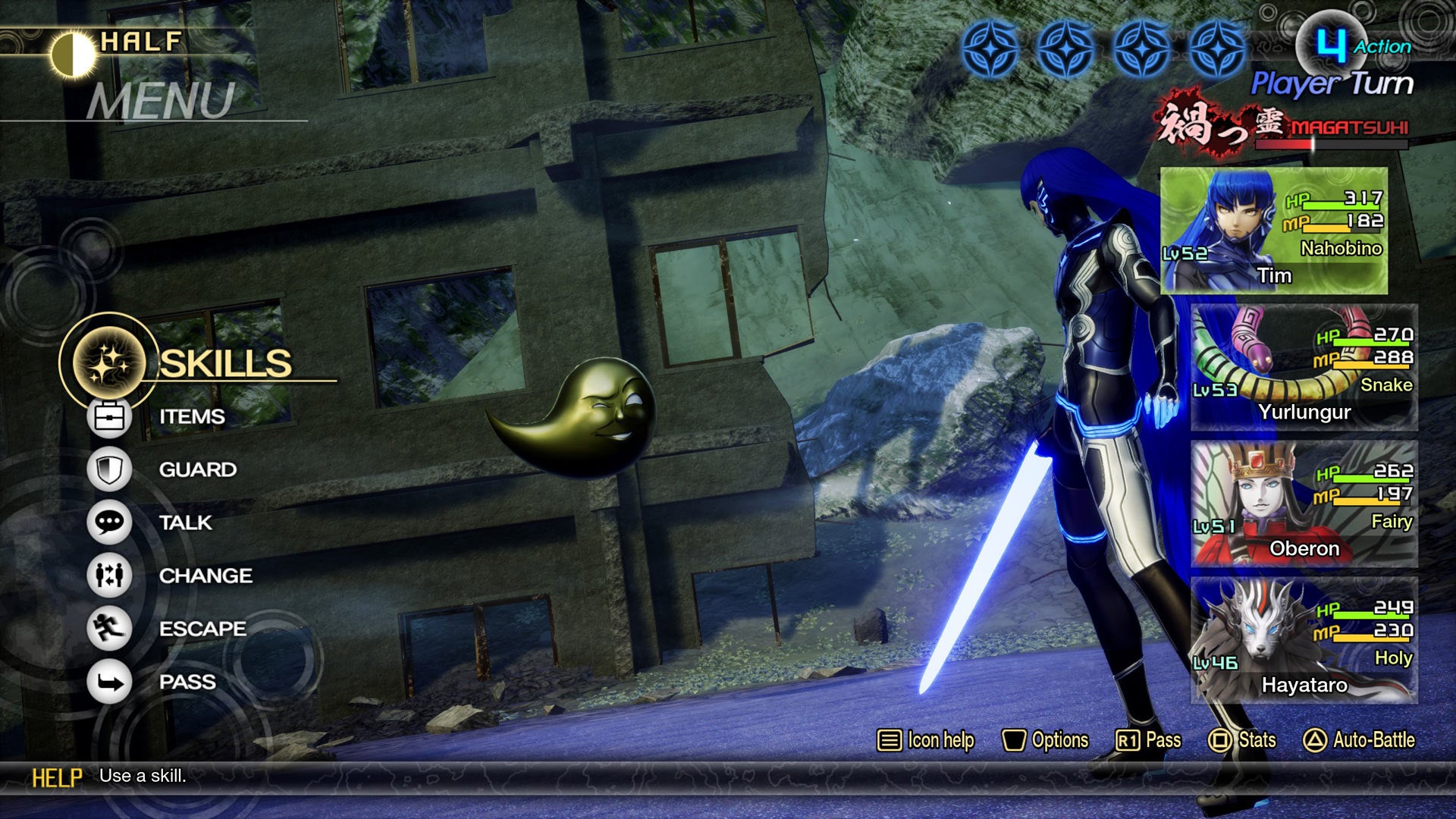The height and width of the screenshot is (819, 1456).
Task: Click the Guard shield icon
Action: (108, 469)
